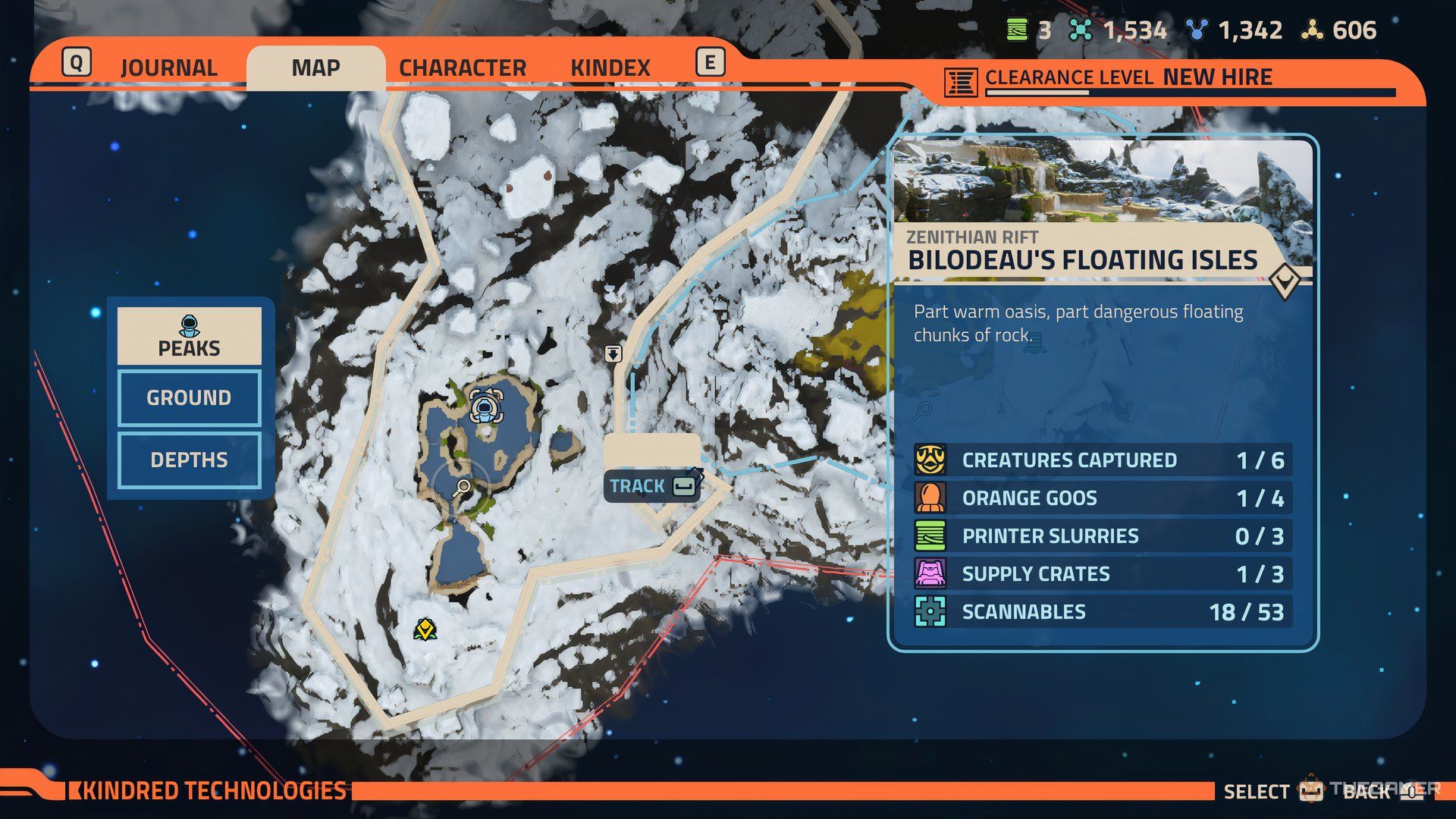
Task: Show the Ground map layer
Action: pos(189,397)
